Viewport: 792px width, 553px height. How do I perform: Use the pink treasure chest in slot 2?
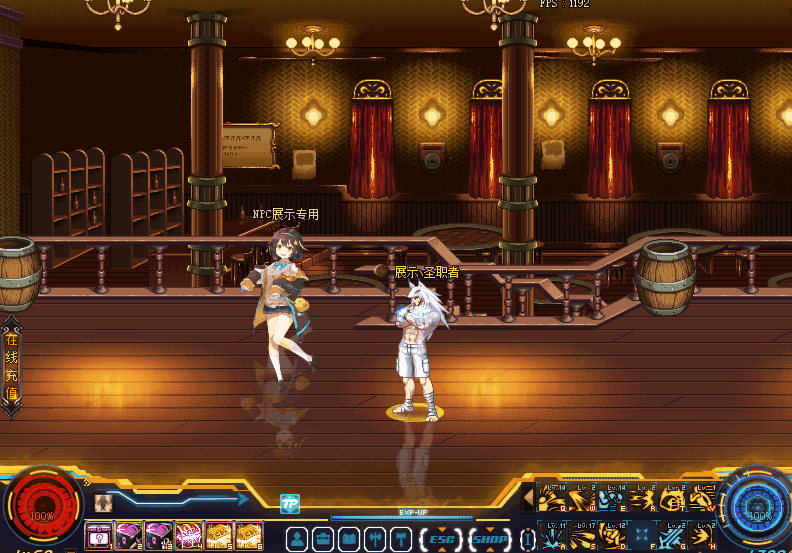[129, 536]
